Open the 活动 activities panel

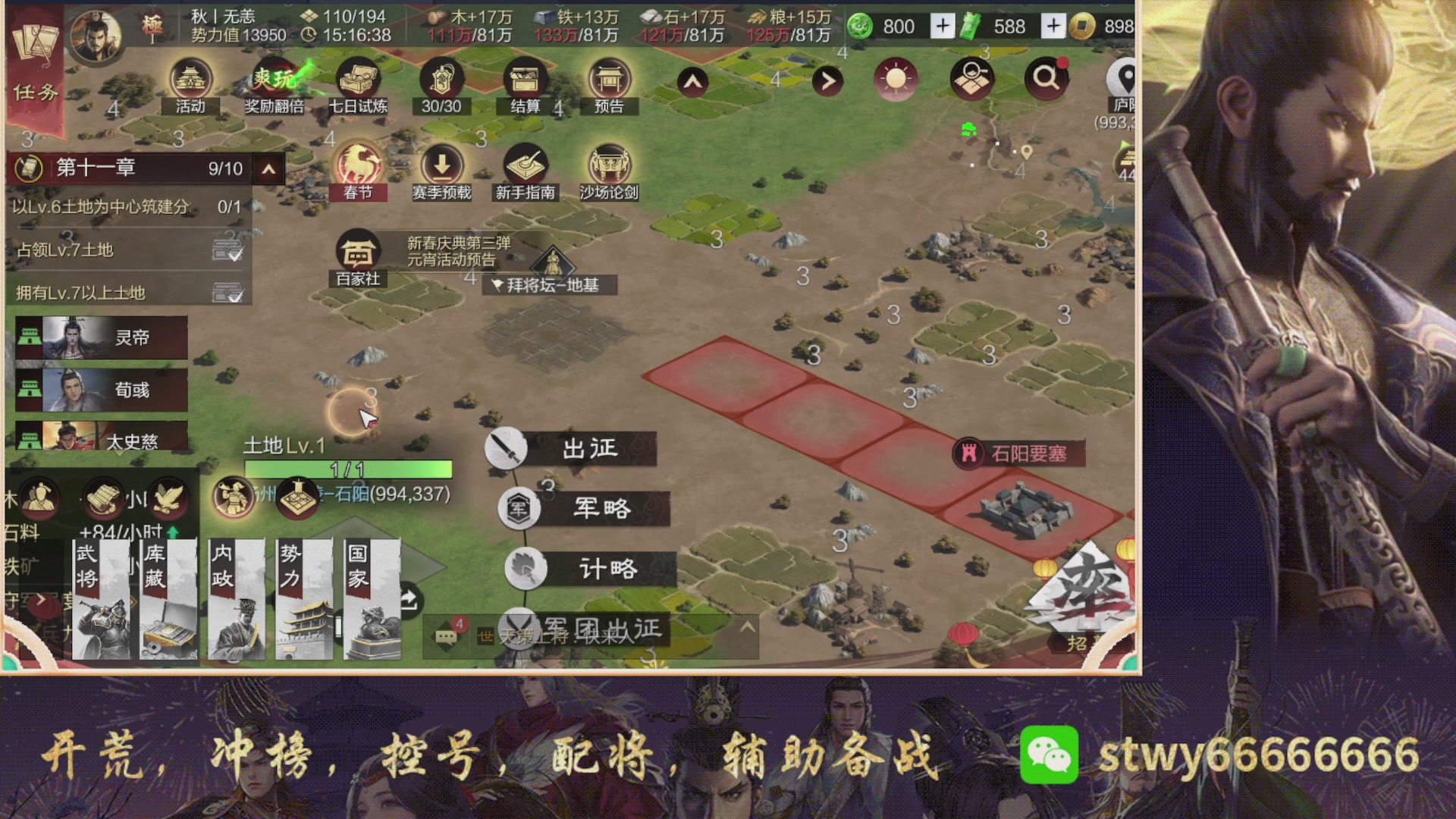[x=190, y=78]
